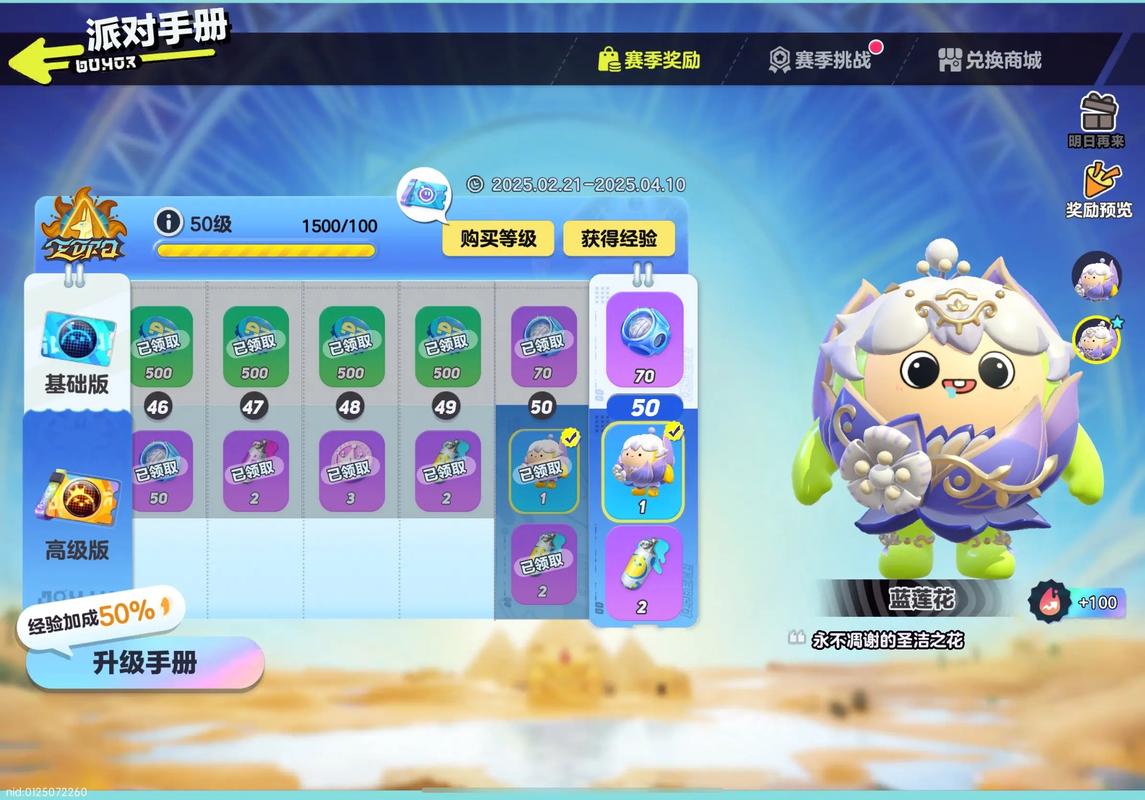Select the spray can reward tile
Screen dimensions: 1145x800
(x=643, y=573)
